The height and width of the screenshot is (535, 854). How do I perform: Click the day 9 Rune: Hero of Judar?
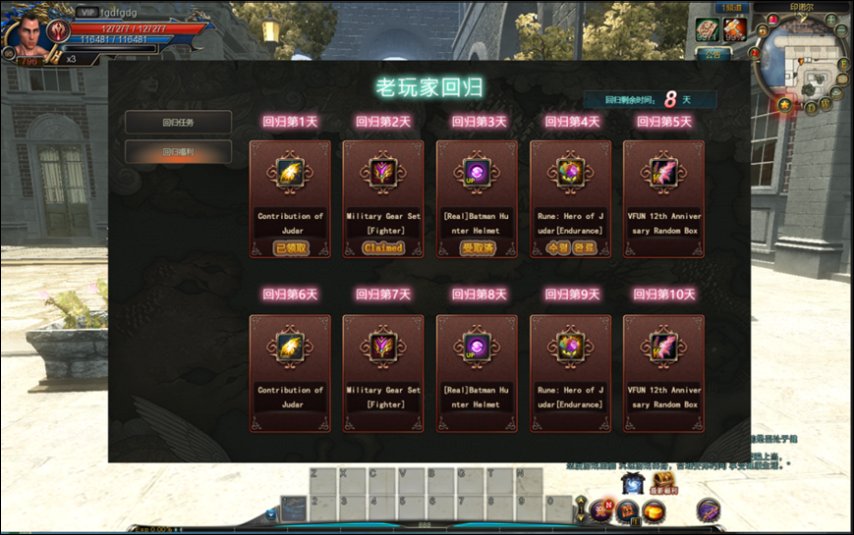point(570,348)
